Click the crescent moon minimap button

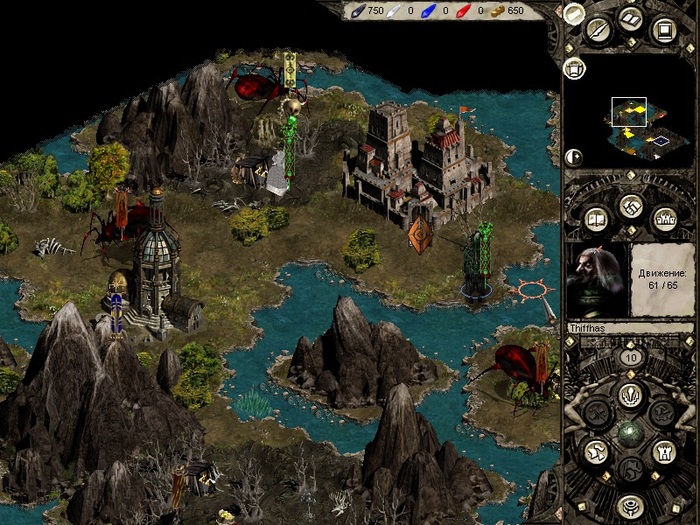point(574,156)
